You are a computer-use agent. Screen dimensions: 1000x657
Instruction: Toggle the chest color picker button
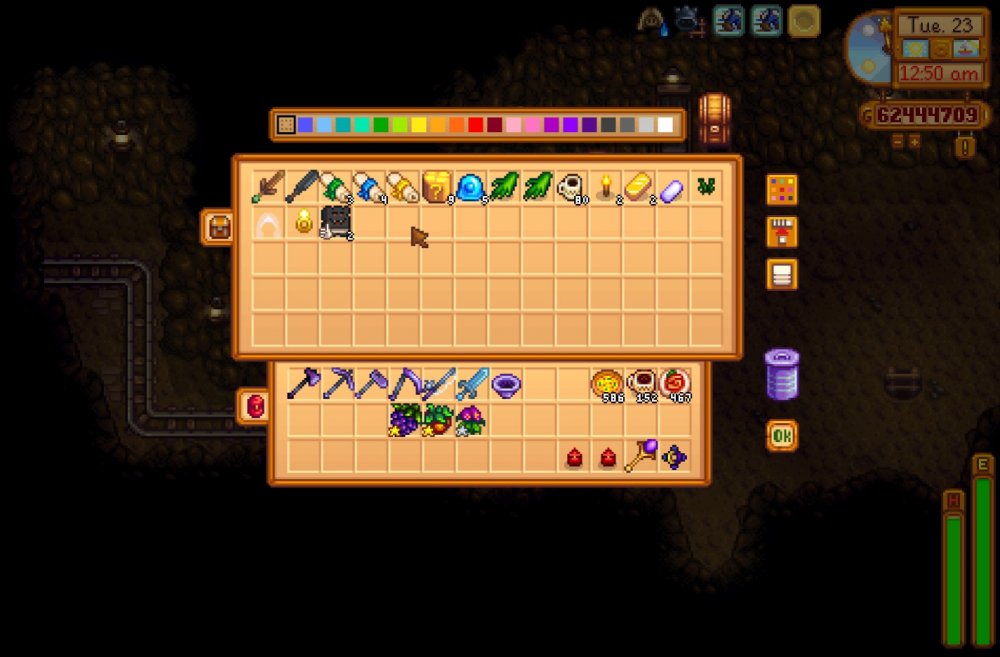781,189
